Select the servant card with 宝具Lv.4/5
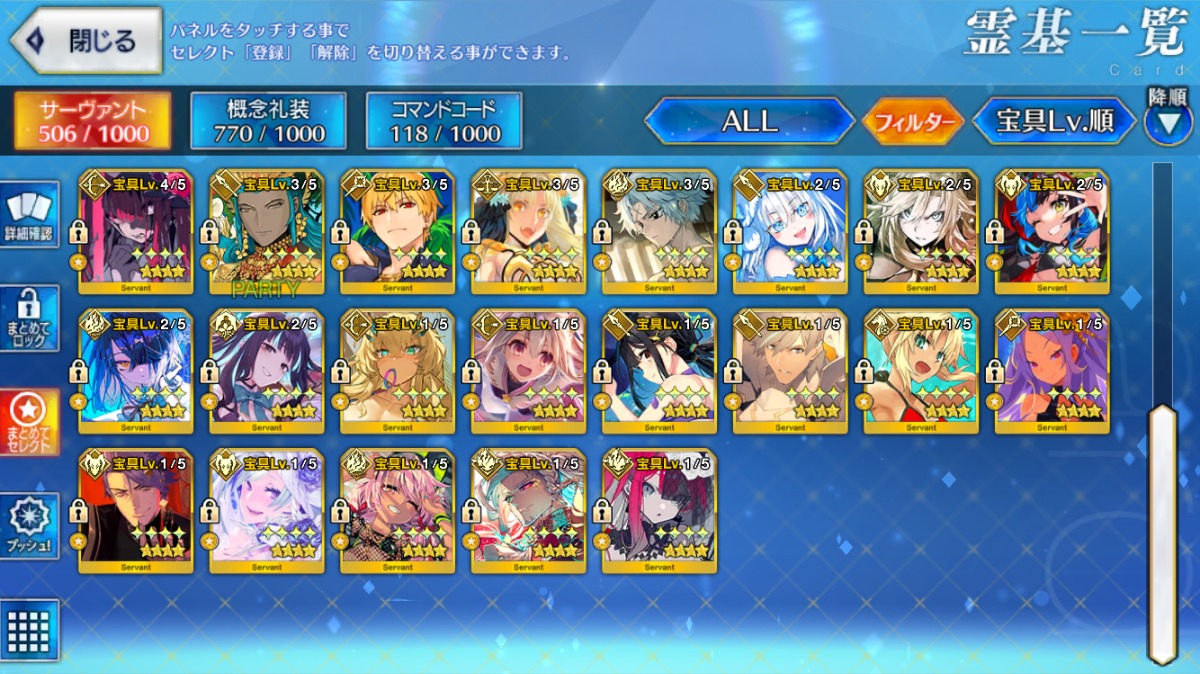 pos(135,232)
